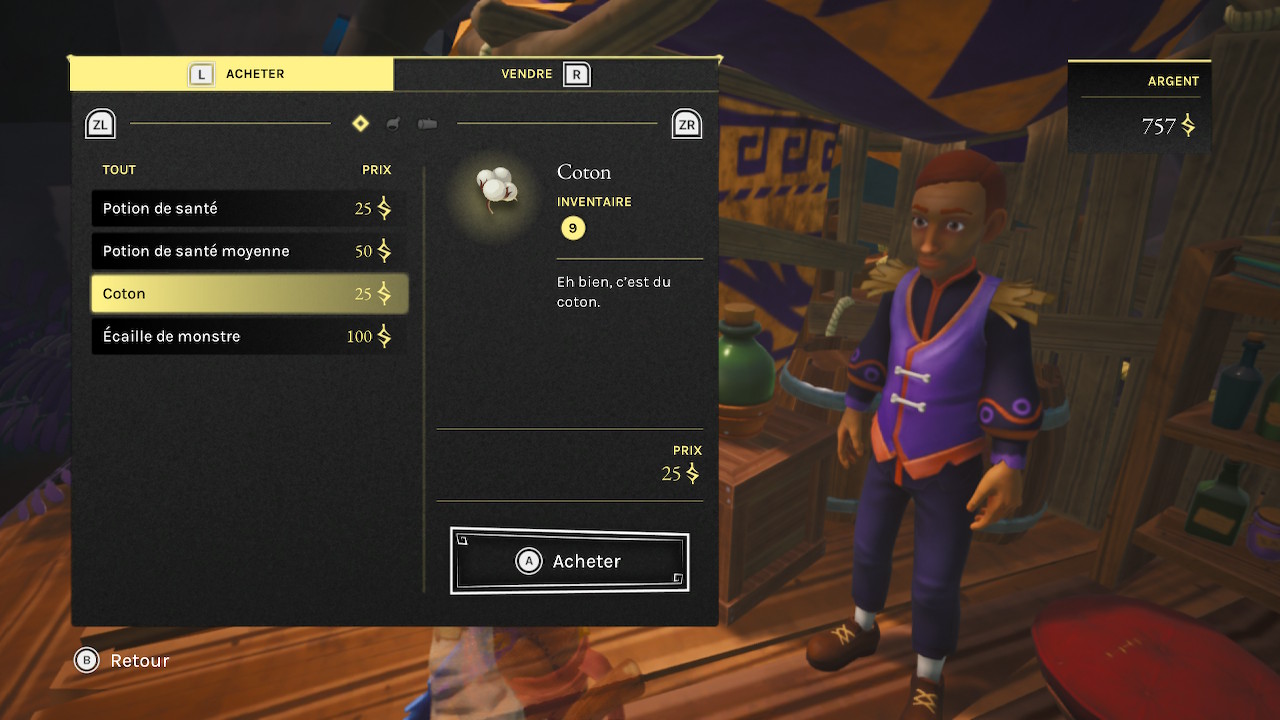
Task: Select Potion de santé in the list
Action: click(x=249, y=209)
